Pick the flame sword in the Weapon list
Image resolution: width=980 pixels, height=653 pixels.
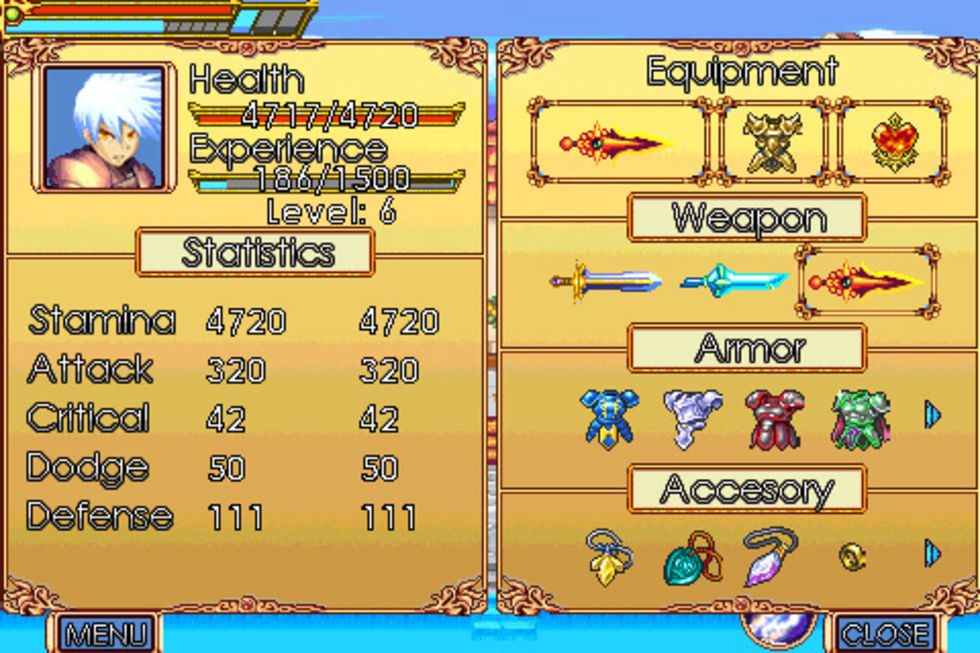867,281
